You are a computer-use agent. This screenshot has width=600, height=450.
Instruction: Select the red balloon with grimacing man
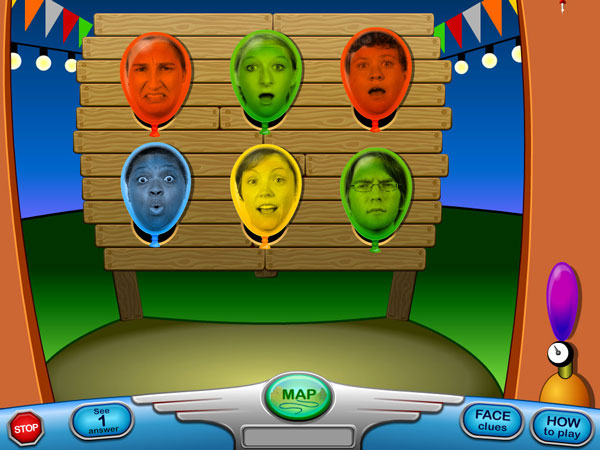pyautogui.click(x=156, y=78)
